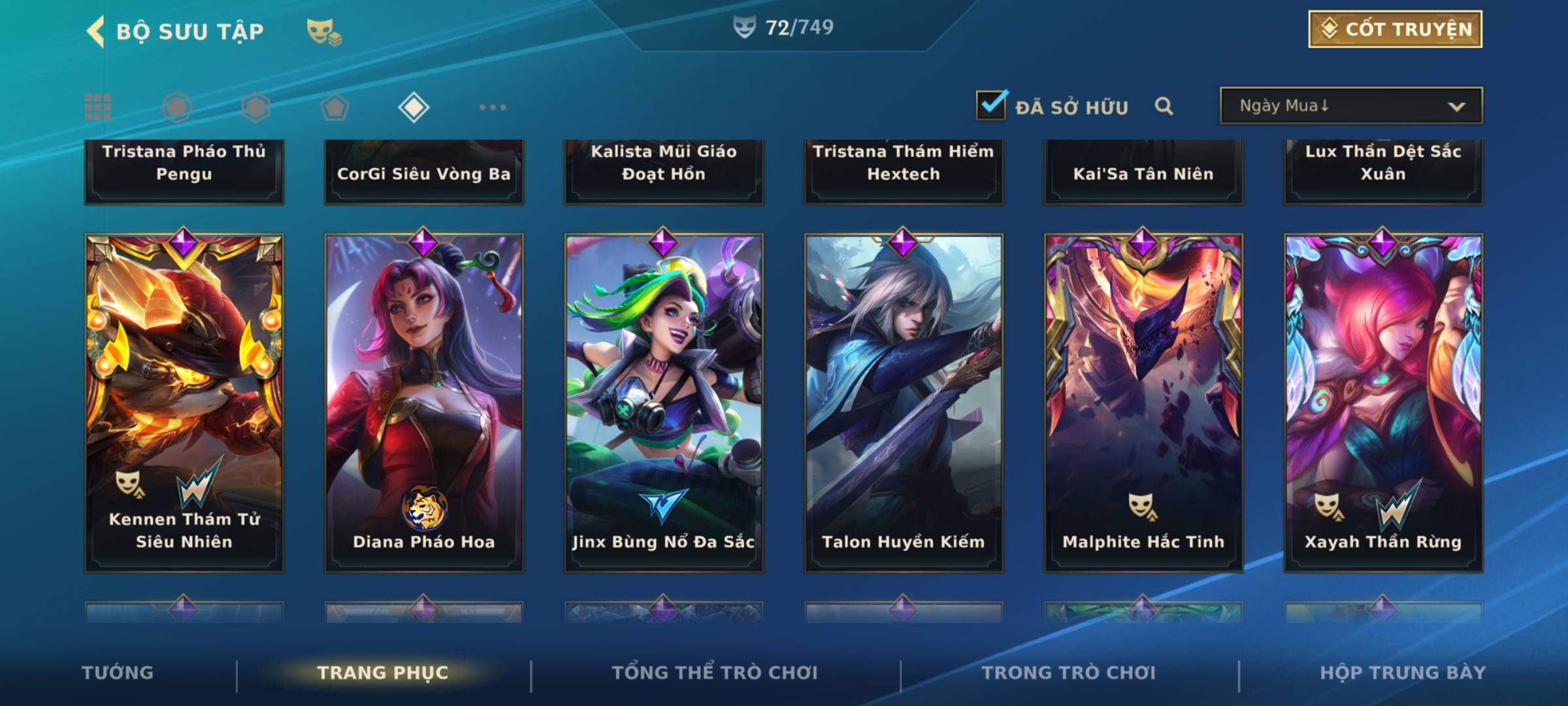Viewport: 1568px width, 706px height.
Task: Switch to the Tướng tab
Action: (x=118, y=673)
